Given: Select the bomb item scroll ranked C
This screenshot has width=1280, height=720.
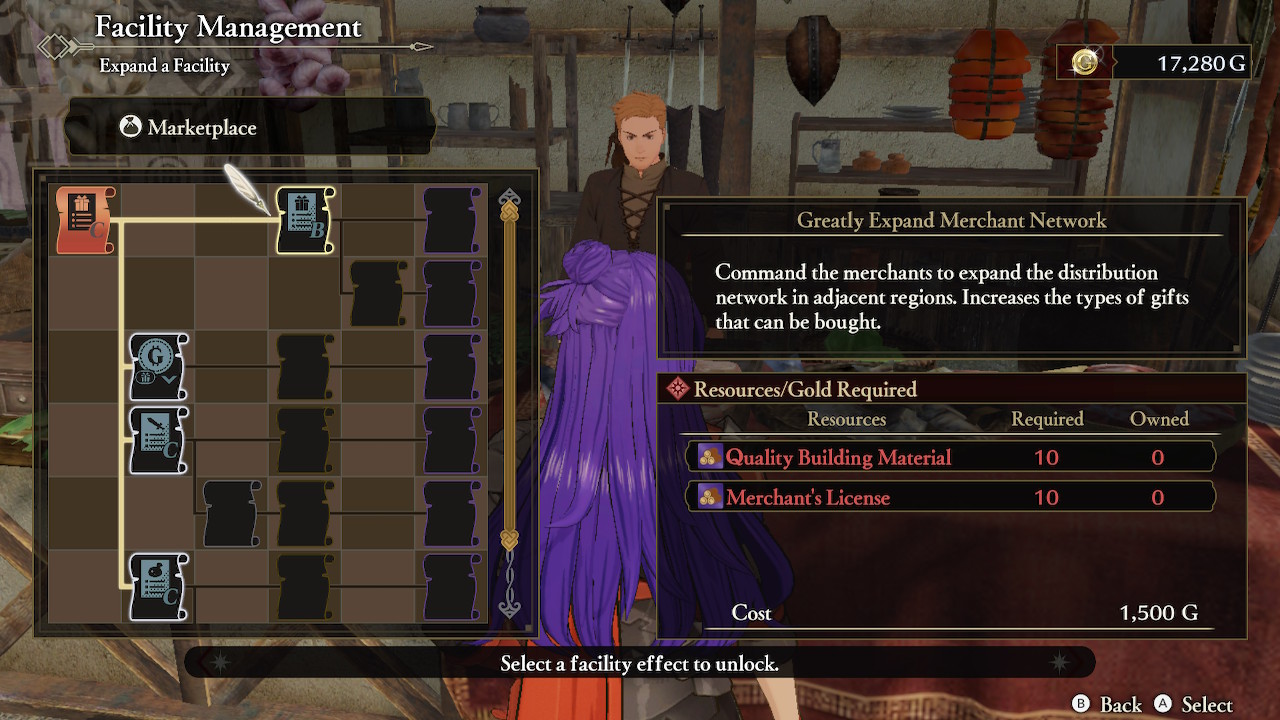Looking at the screenshot, I should (x=158, y=587).
